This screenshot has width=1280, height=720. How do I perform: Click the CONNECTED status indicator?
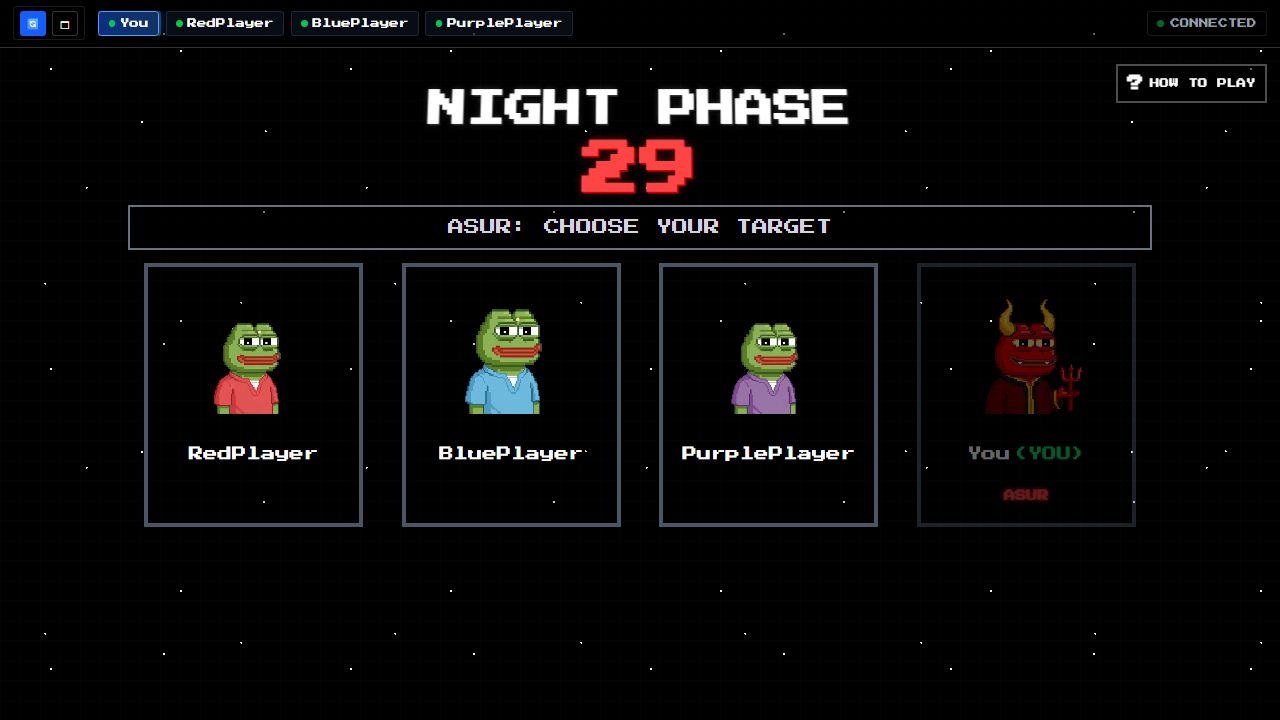[1206, 23]
